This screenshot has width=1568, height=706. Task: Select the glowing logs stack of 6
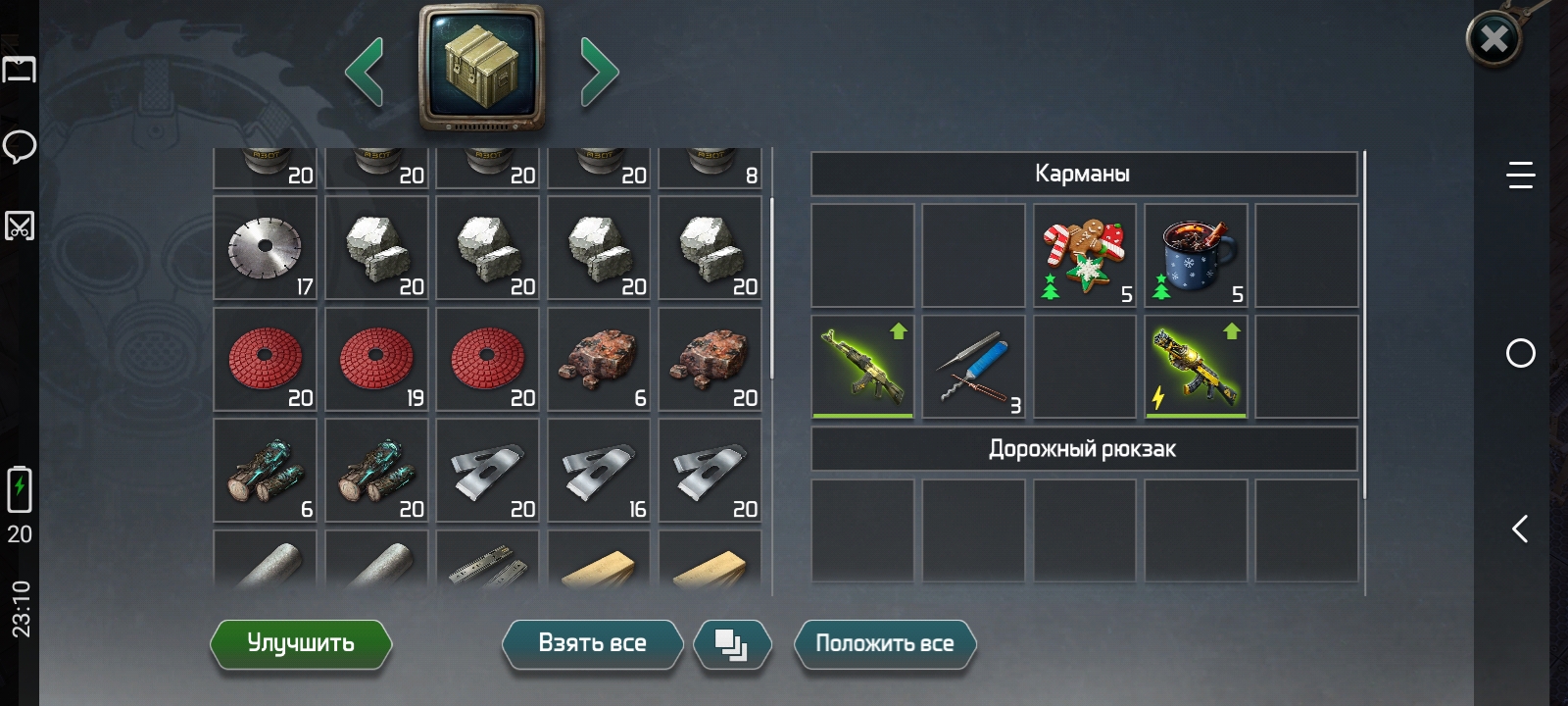tap(266, 471)
